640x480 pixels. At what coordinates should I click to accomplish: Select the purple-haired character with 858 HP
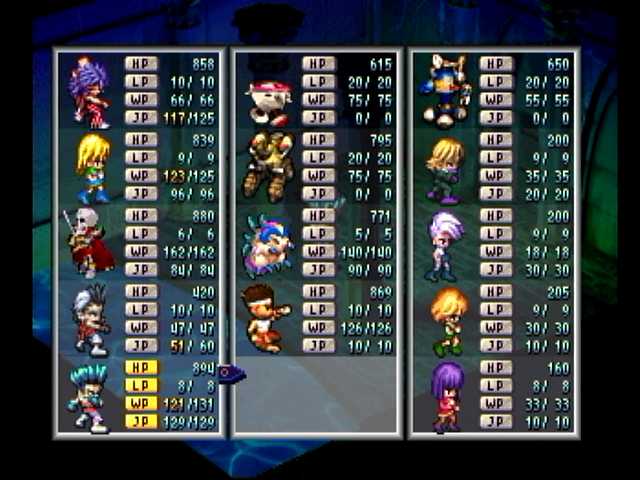(x=90, y=92)
